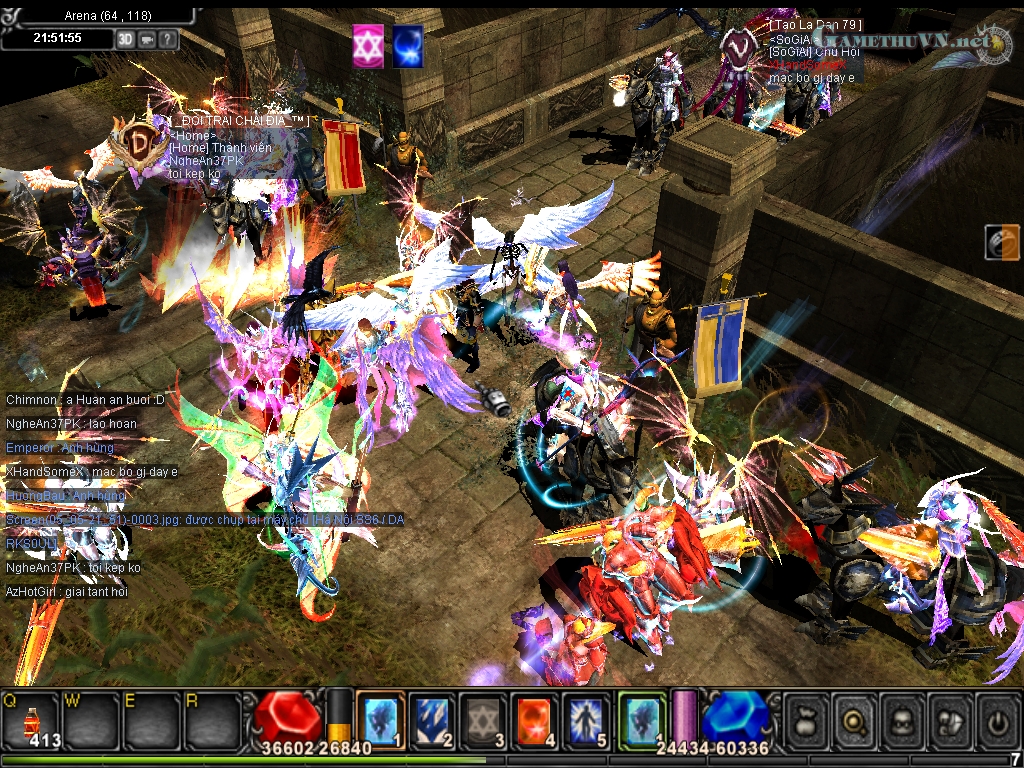
Task: Use the red potion in Q slot
Action: point(30,718)
